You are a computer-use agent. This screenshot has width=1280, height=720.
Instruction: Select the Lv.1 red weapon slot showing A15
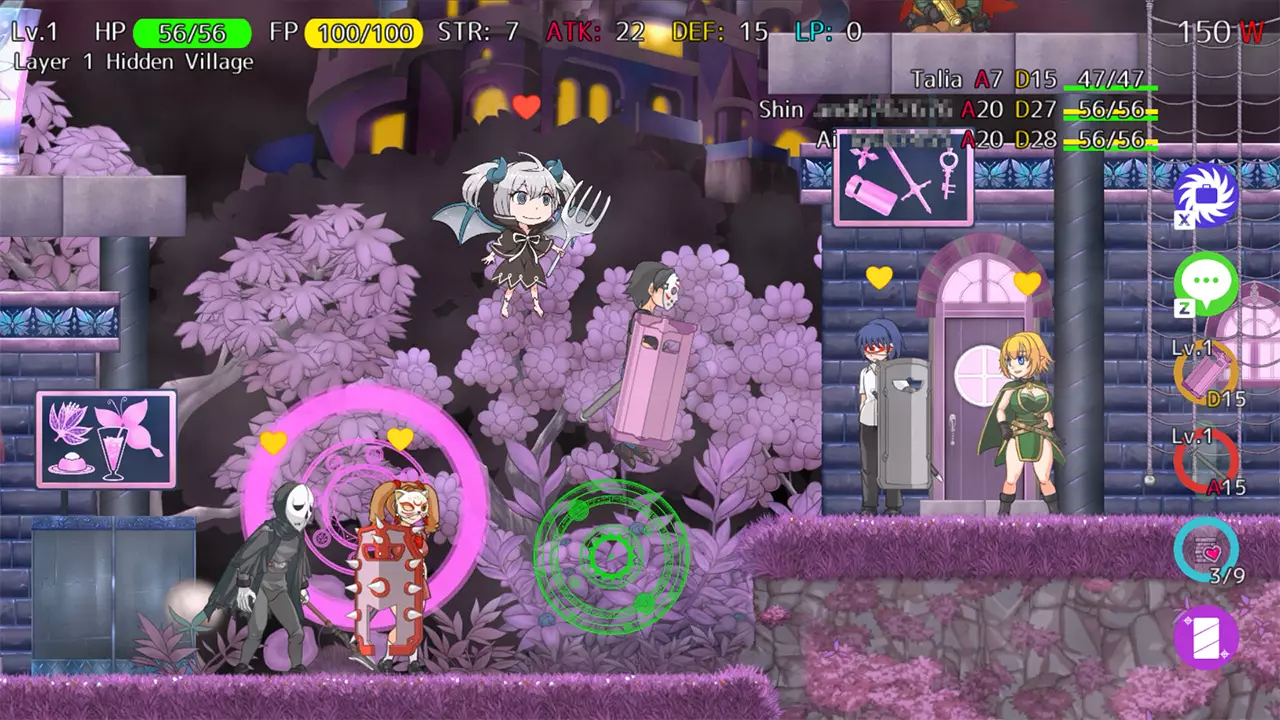click(1205, 462)
